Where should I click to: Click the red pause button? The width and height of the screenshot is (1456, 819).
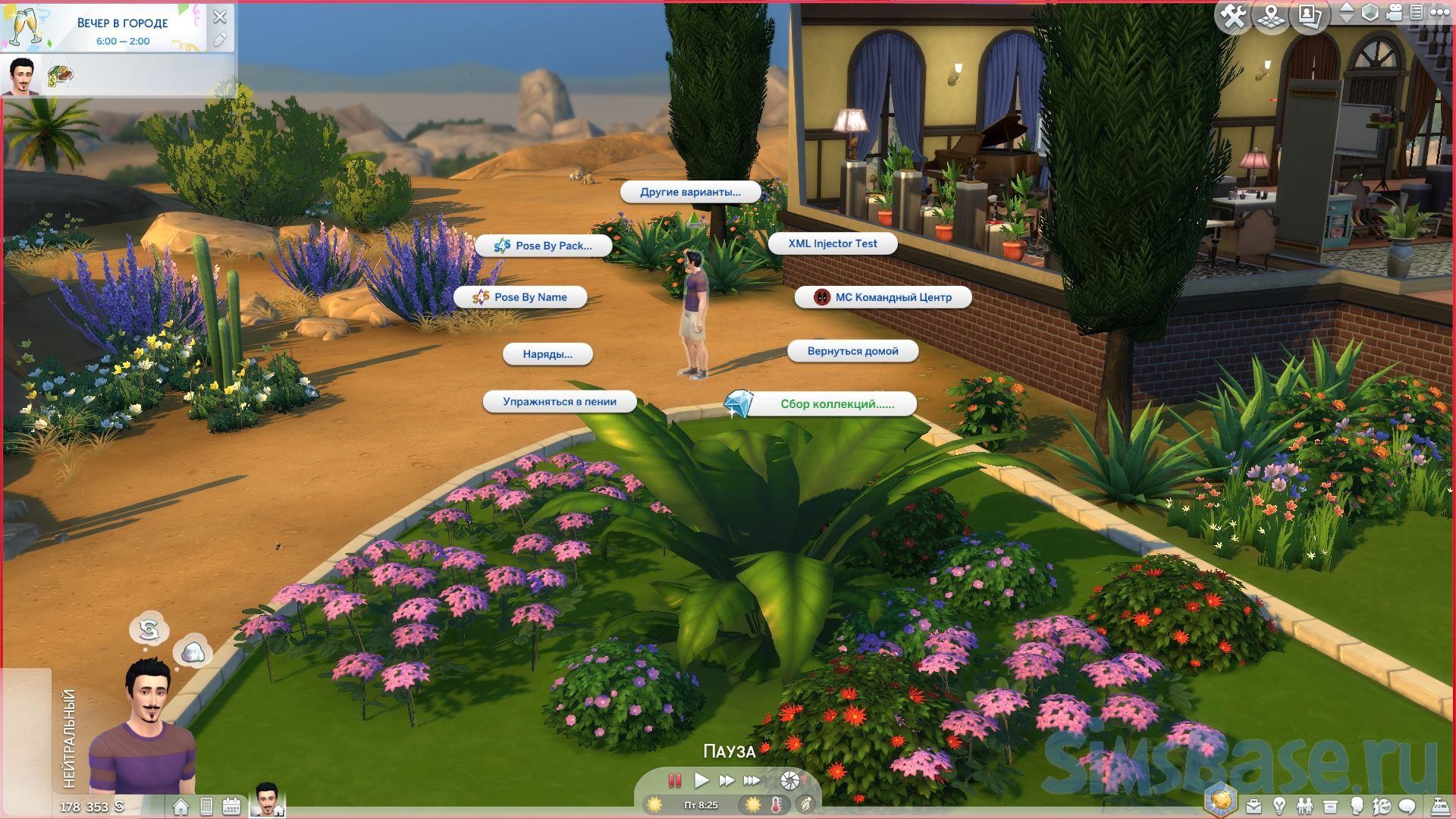[x=674, y=780]
